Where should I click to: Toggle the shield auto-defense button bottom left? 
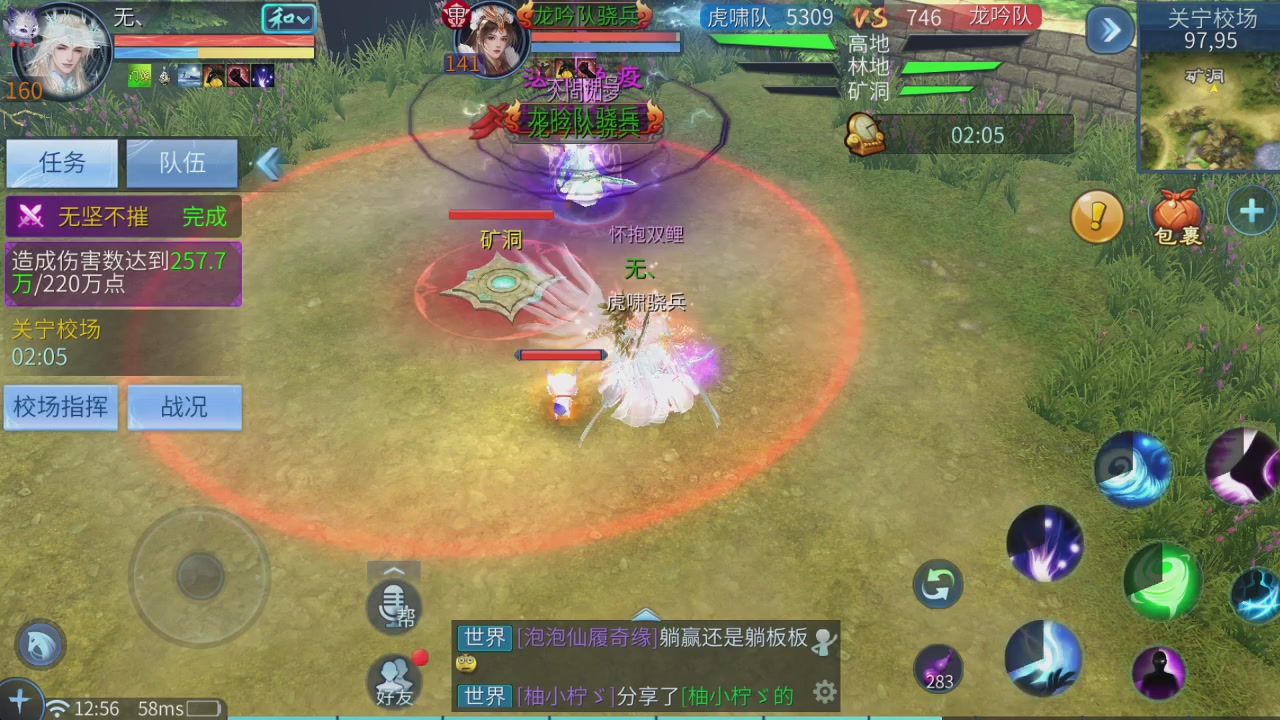(x=38, y=645)
